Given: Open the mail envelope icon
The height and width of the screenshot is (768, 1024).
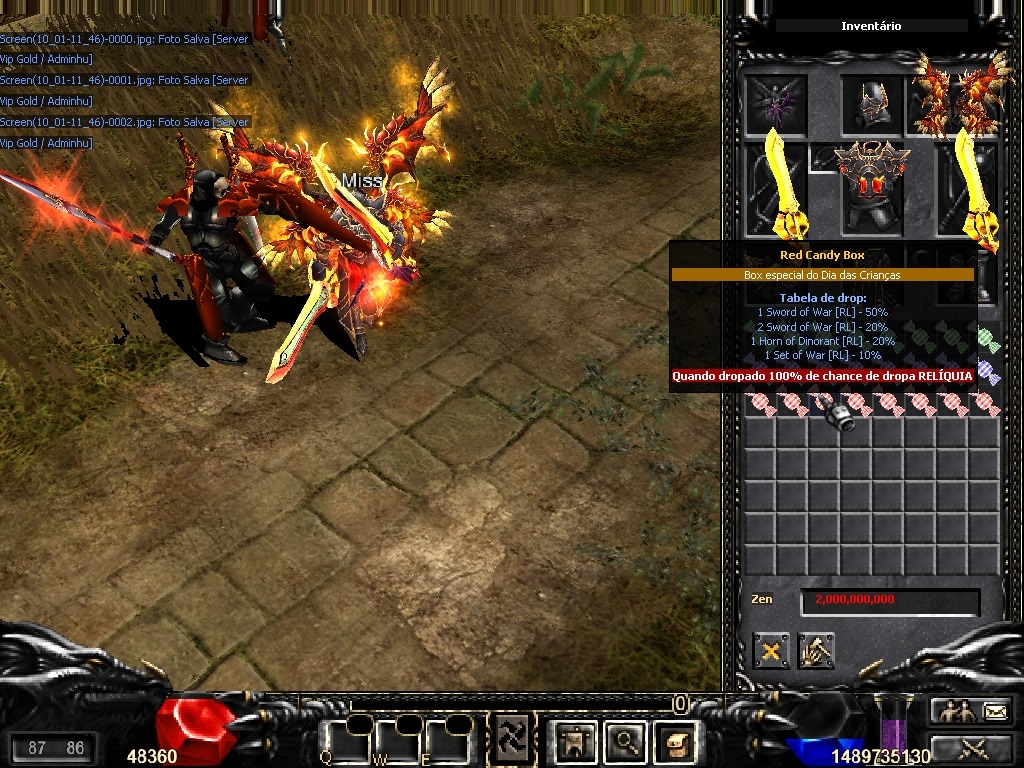Looking at the screenshot, I should [x=996, y=711].
